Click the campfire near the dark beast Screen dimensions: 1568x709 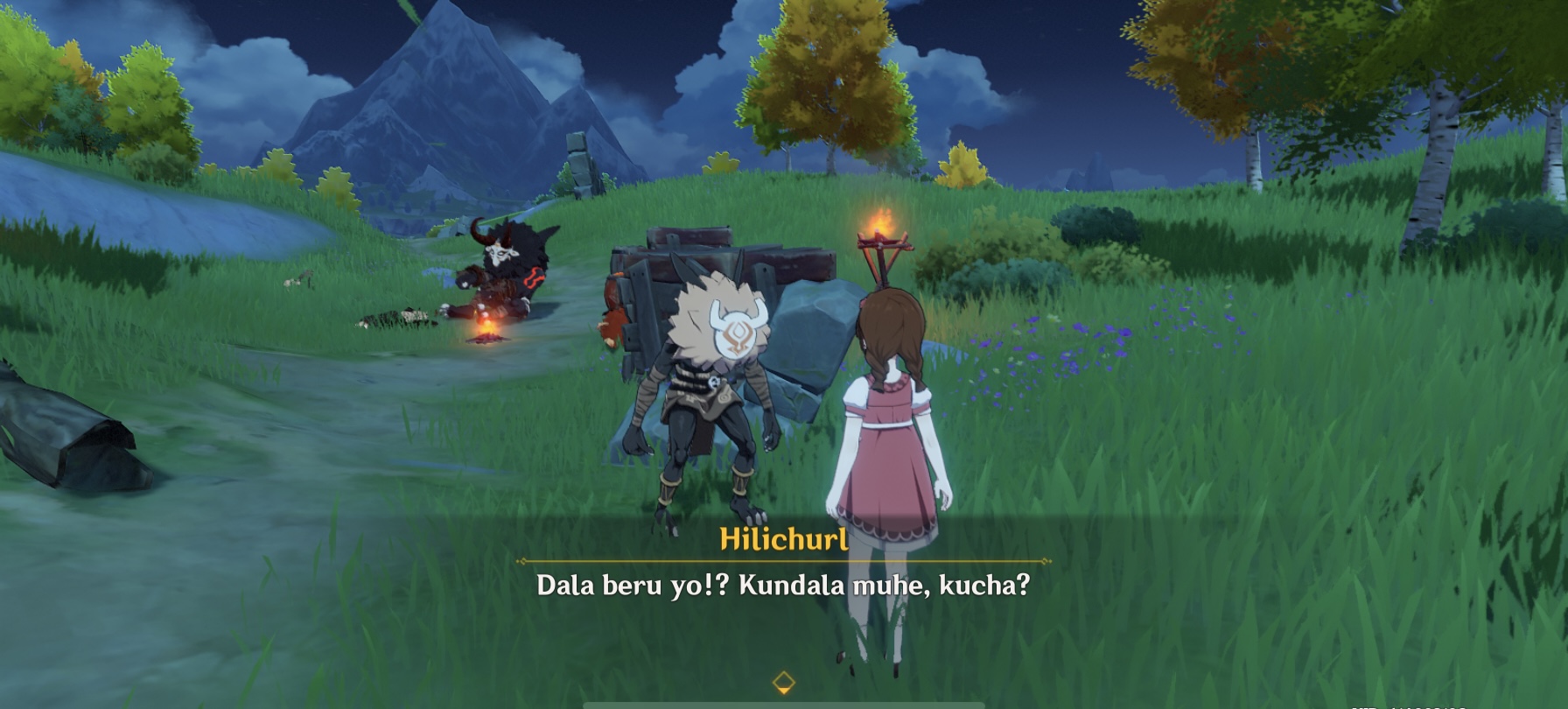486,335
